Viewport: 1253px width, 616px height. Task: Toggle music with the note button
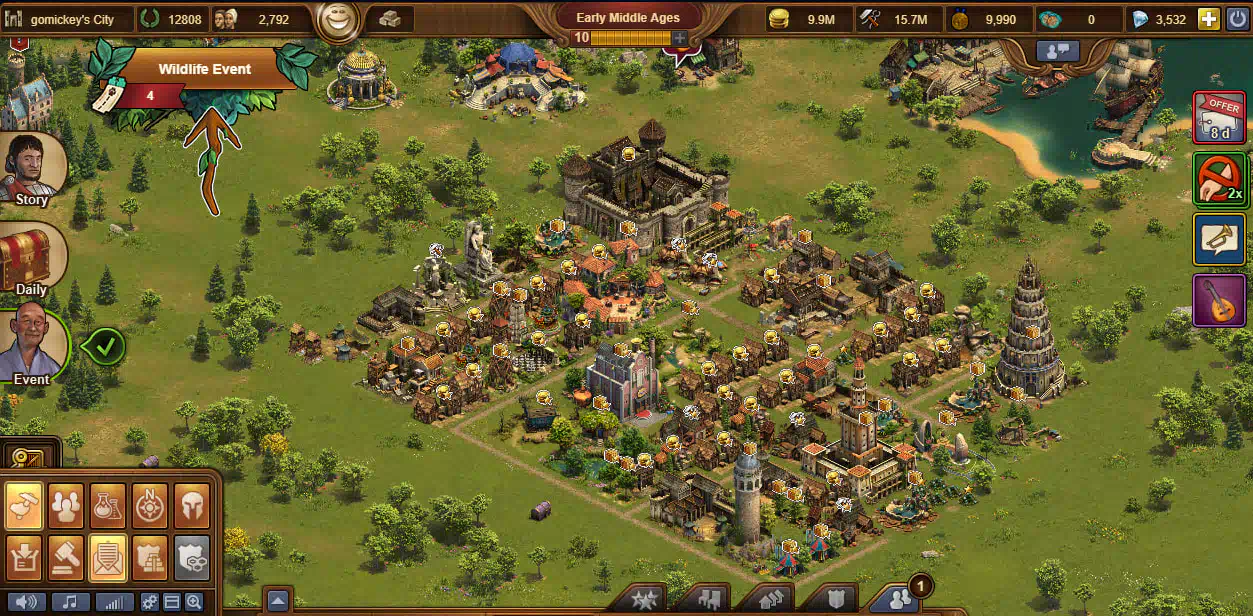point(71,602)
